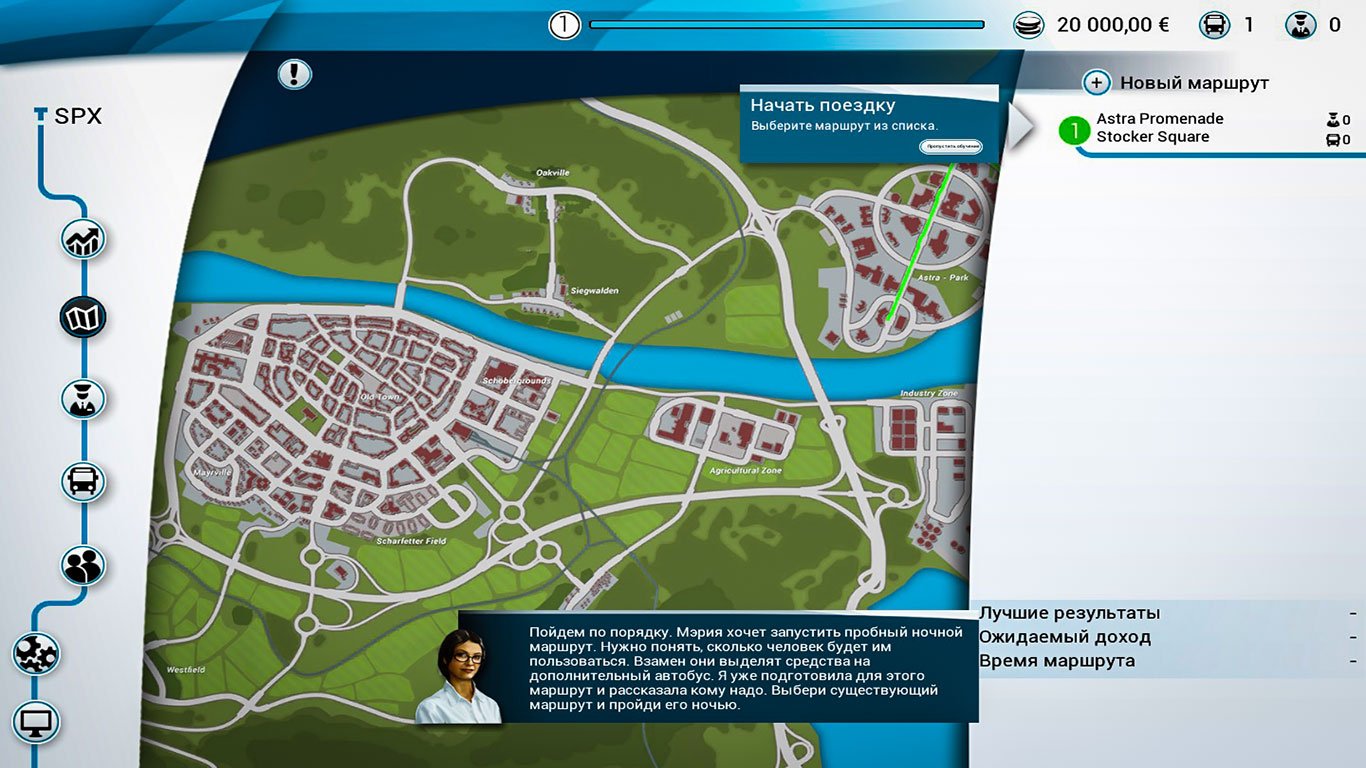1366x768 pixels.
Task: Click the Industry Zone label on map
Action: coord(931,393)
